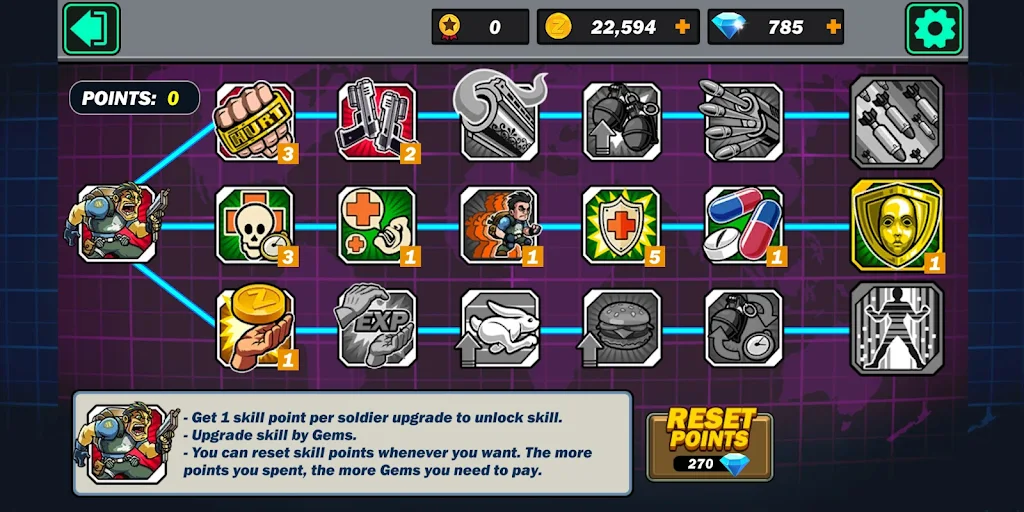Choose the golden mask shield skill

pos(896,225)
